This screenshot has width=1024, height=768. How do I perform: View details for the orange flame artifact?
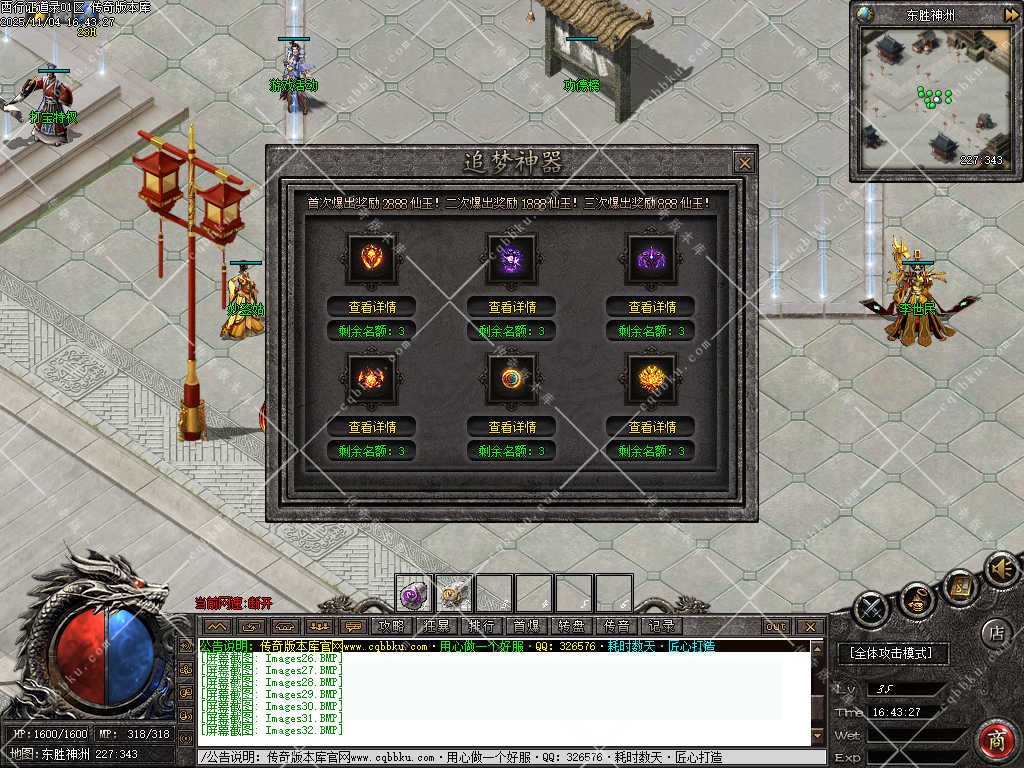tap(371, 426)
